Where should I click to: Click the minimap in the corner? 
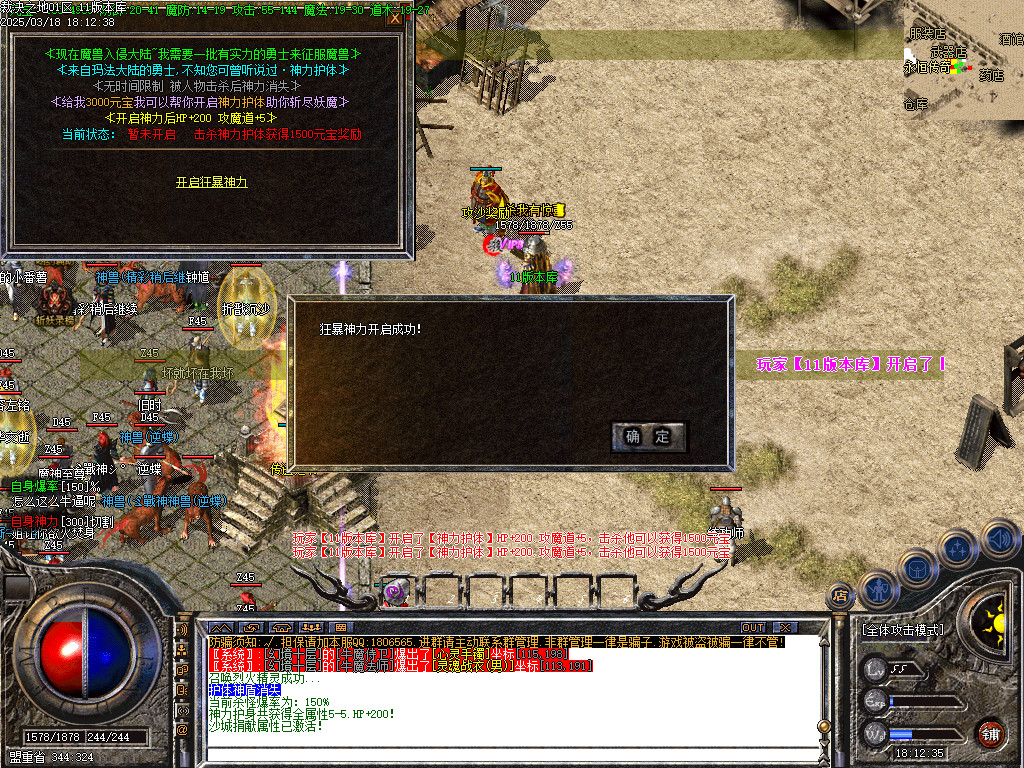click(963, 60)
